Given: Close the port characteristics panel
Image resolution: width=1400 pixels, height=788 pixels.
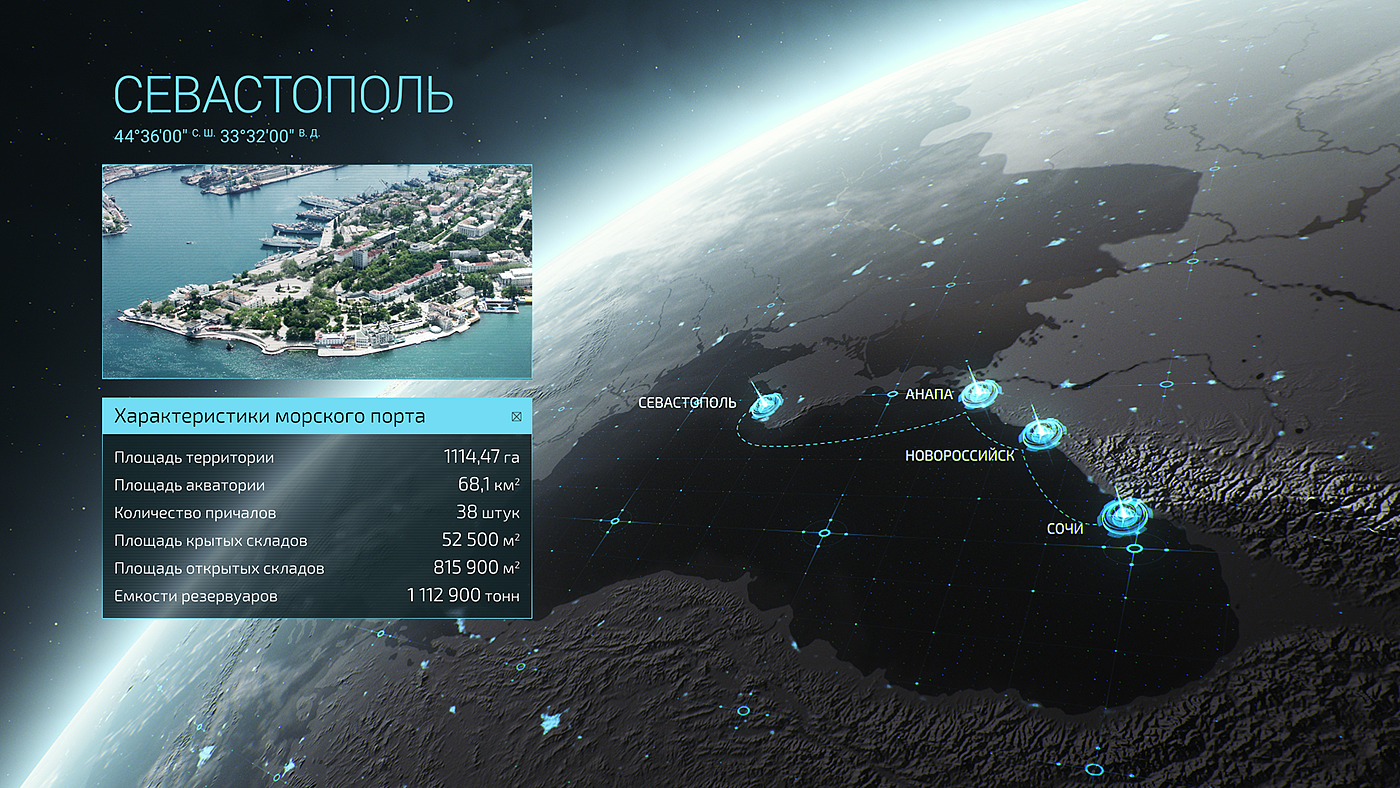Looking at the screenshot, I should 516,417.
